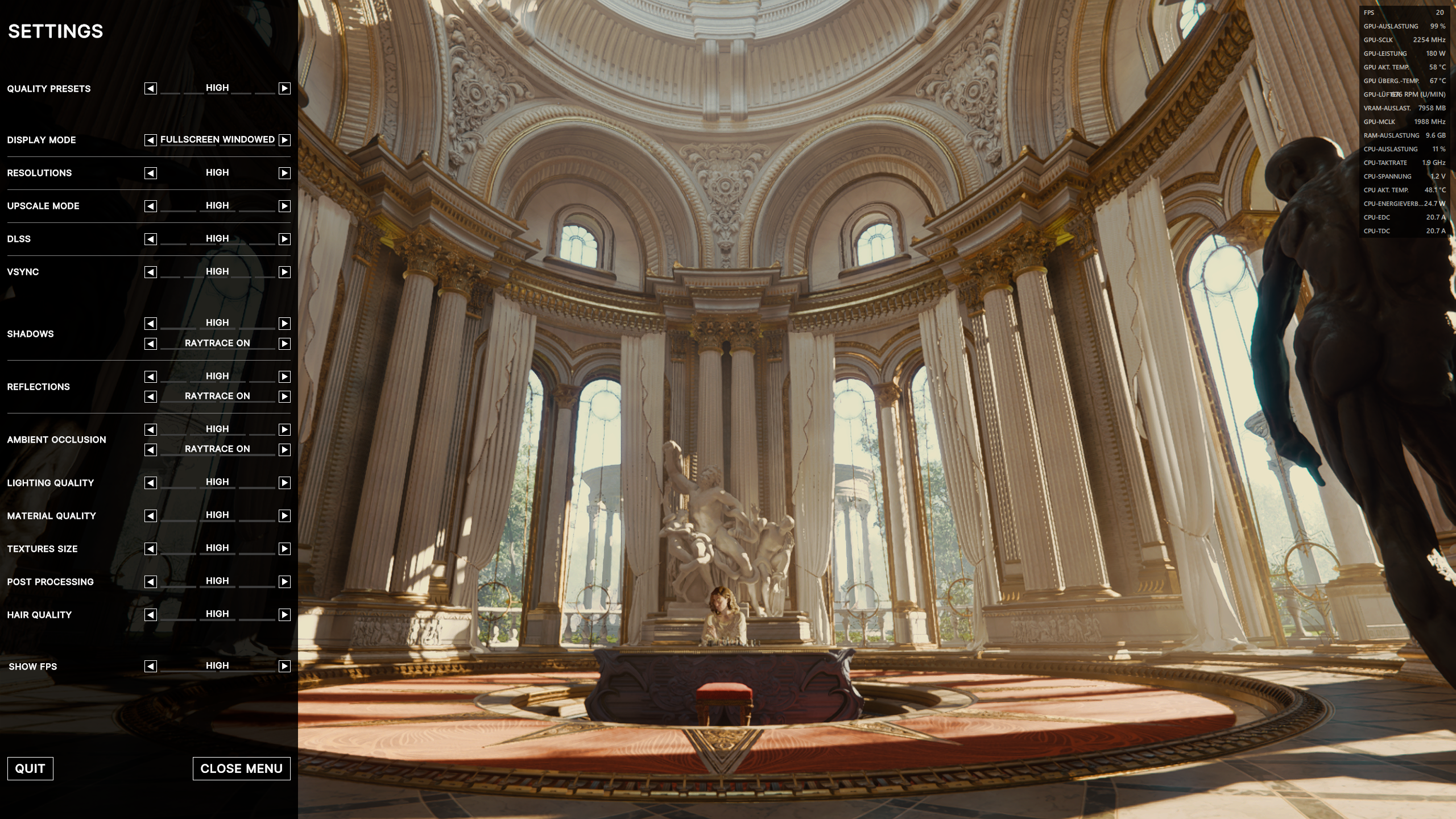Toggle RAYTRACE ON under Shadows
The width and height of the screenshot is (1456, 819).
point(217,343)
